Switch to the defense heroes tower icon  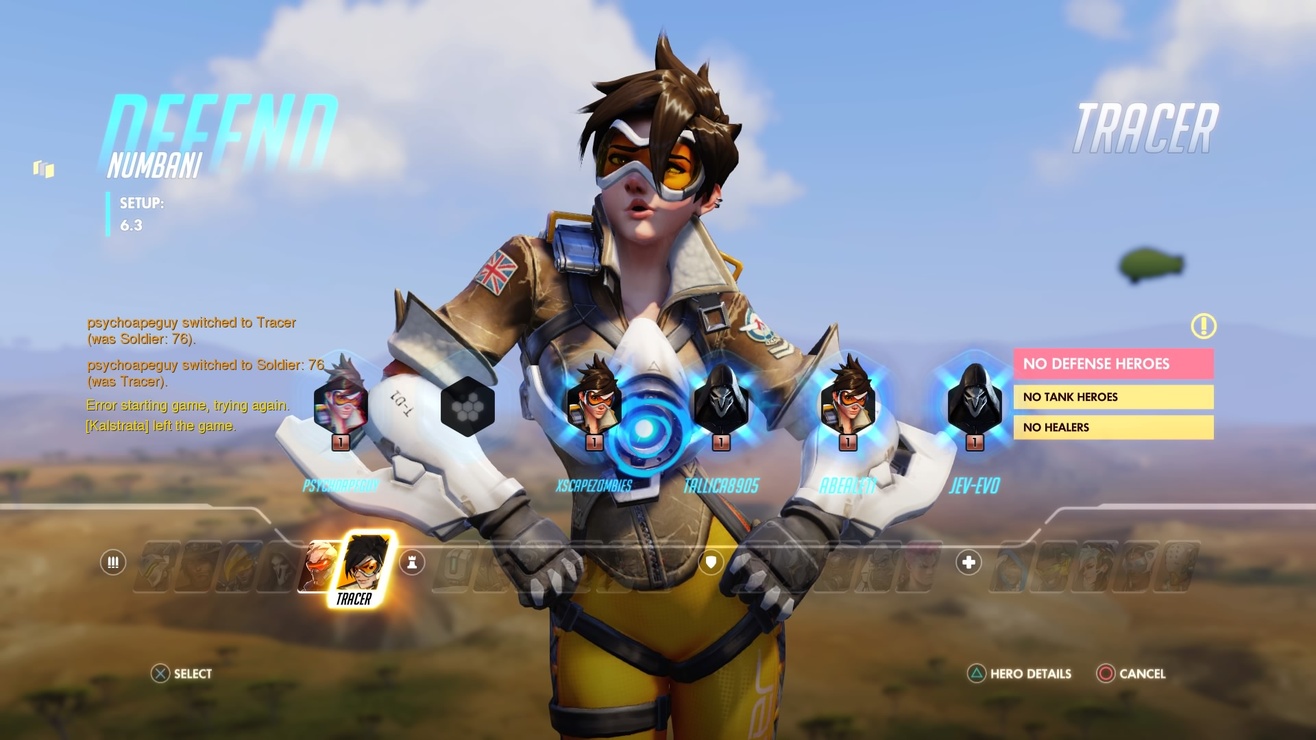411,563
